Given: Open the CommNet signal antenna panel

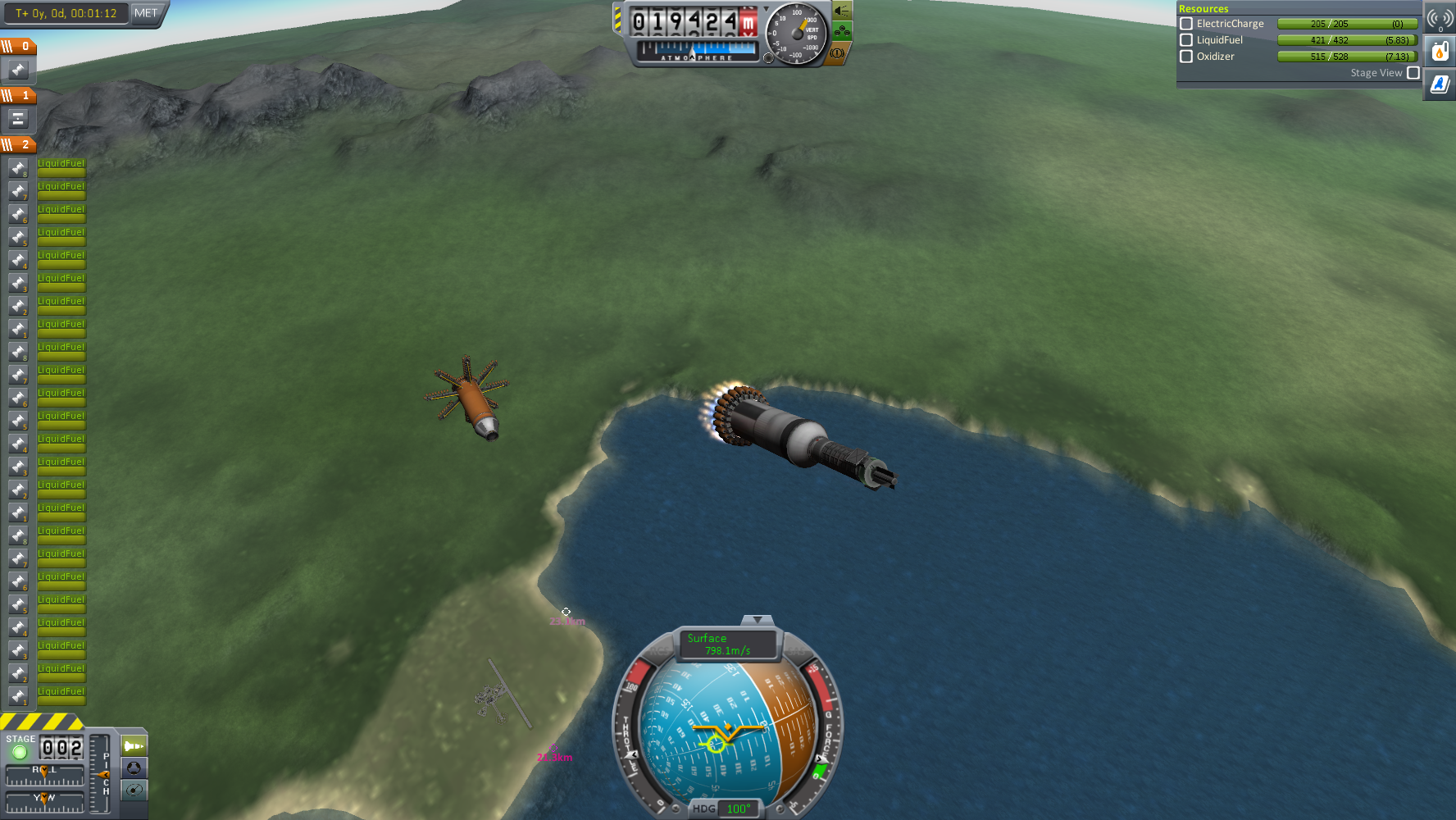Looking at the screenshot, I should coord(1440,18).
